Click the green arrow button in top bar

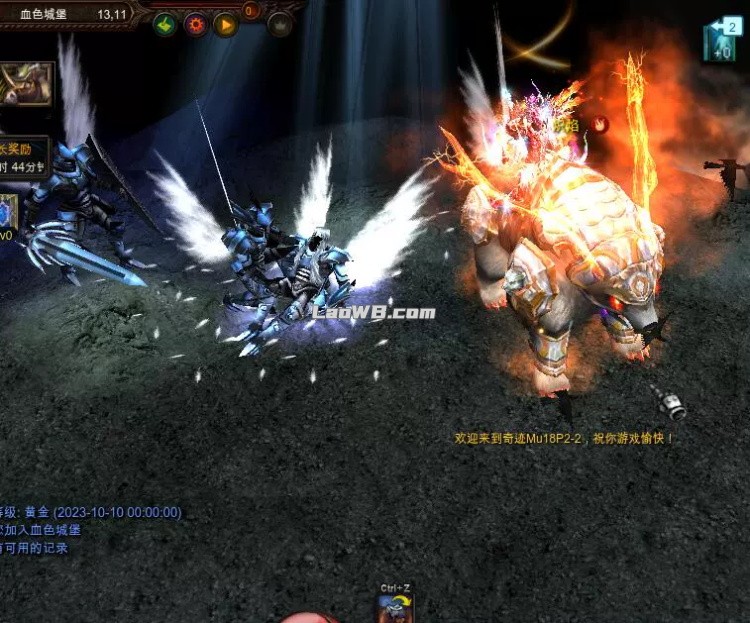[165, 24]
